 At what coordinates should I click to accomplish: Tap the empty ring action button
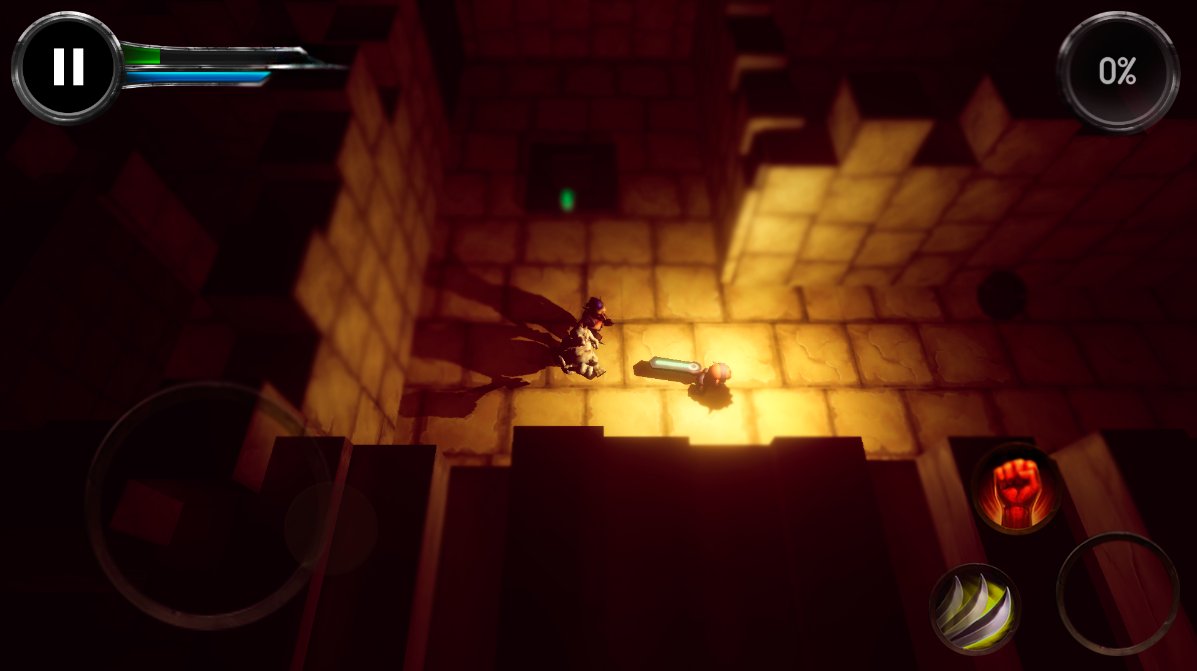[1117, 593]
